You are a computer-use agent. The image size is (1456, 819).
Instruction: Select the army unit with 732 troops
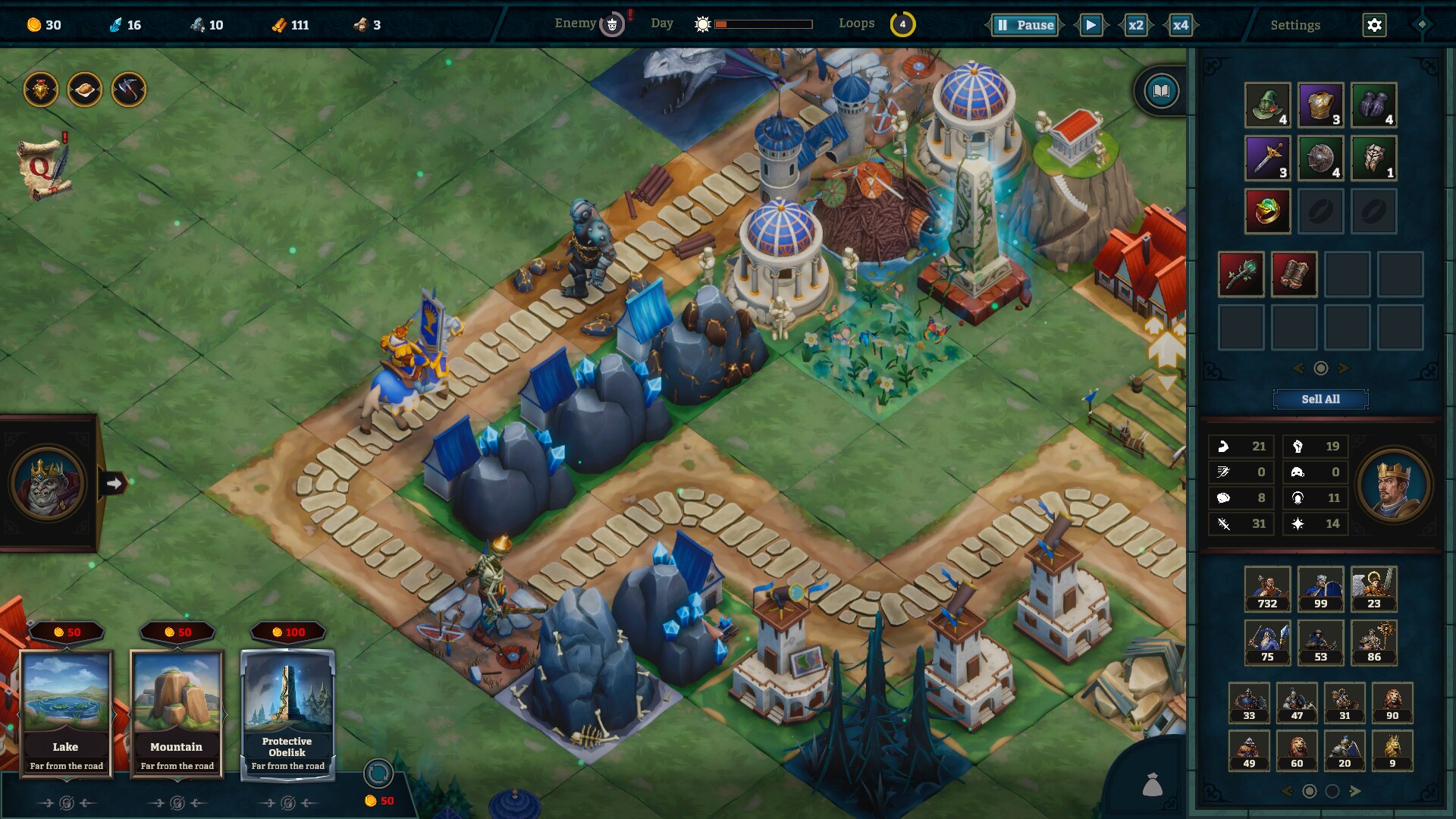(x=1267, y=588)
